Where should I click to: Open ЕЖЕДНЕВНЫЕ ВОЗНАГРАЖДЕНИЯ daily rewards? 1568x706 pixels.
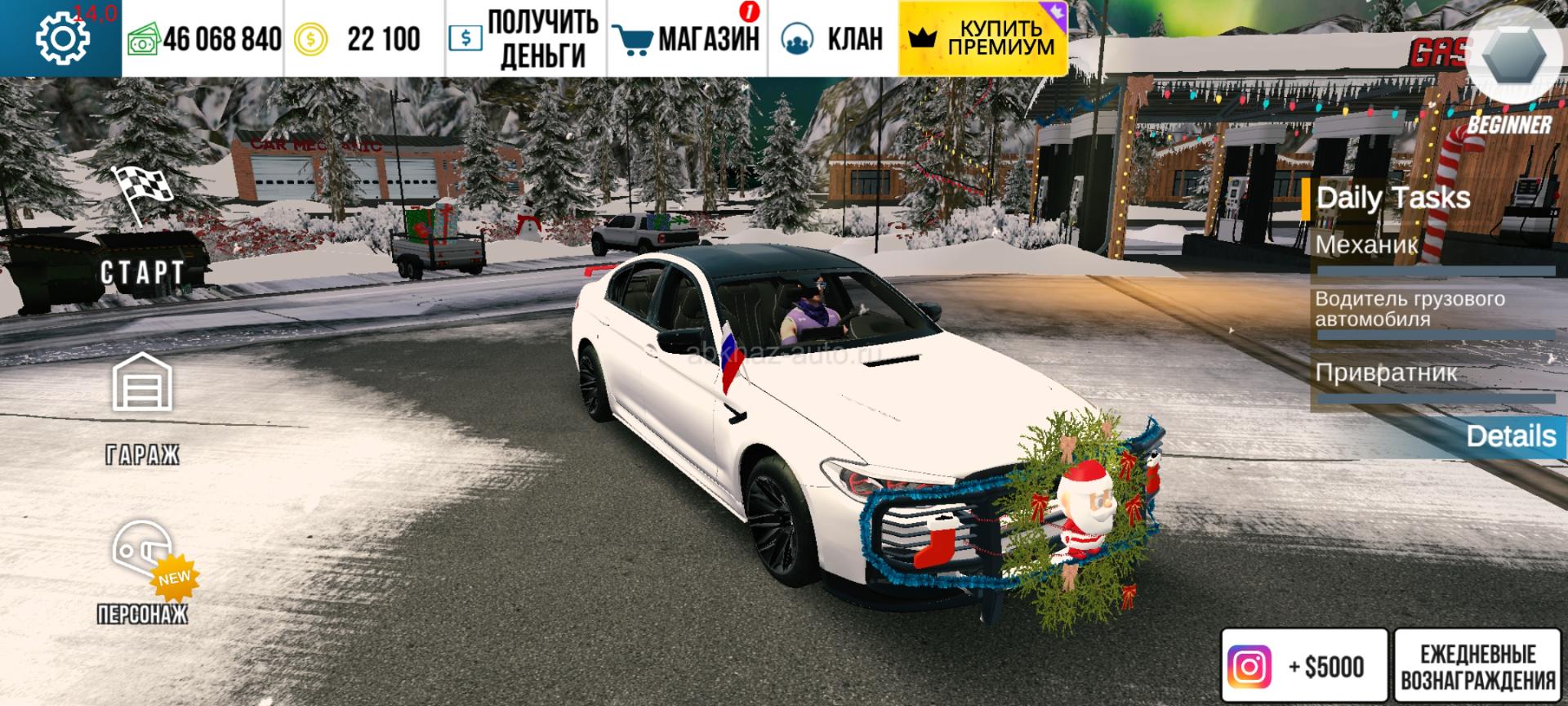click(x=1477, y=667)
